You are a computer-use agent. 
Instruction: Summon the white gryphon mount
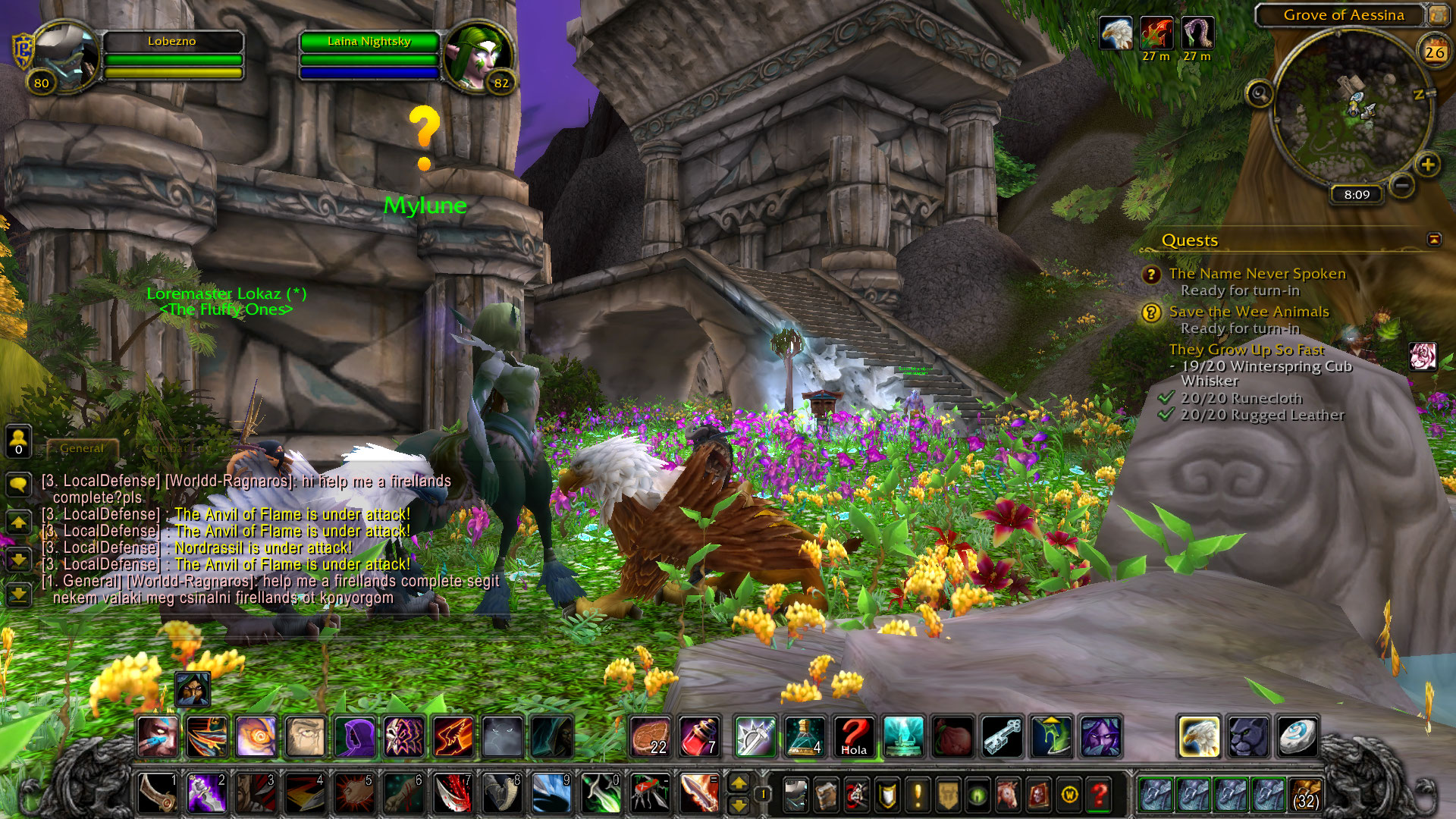point(1199,736)
